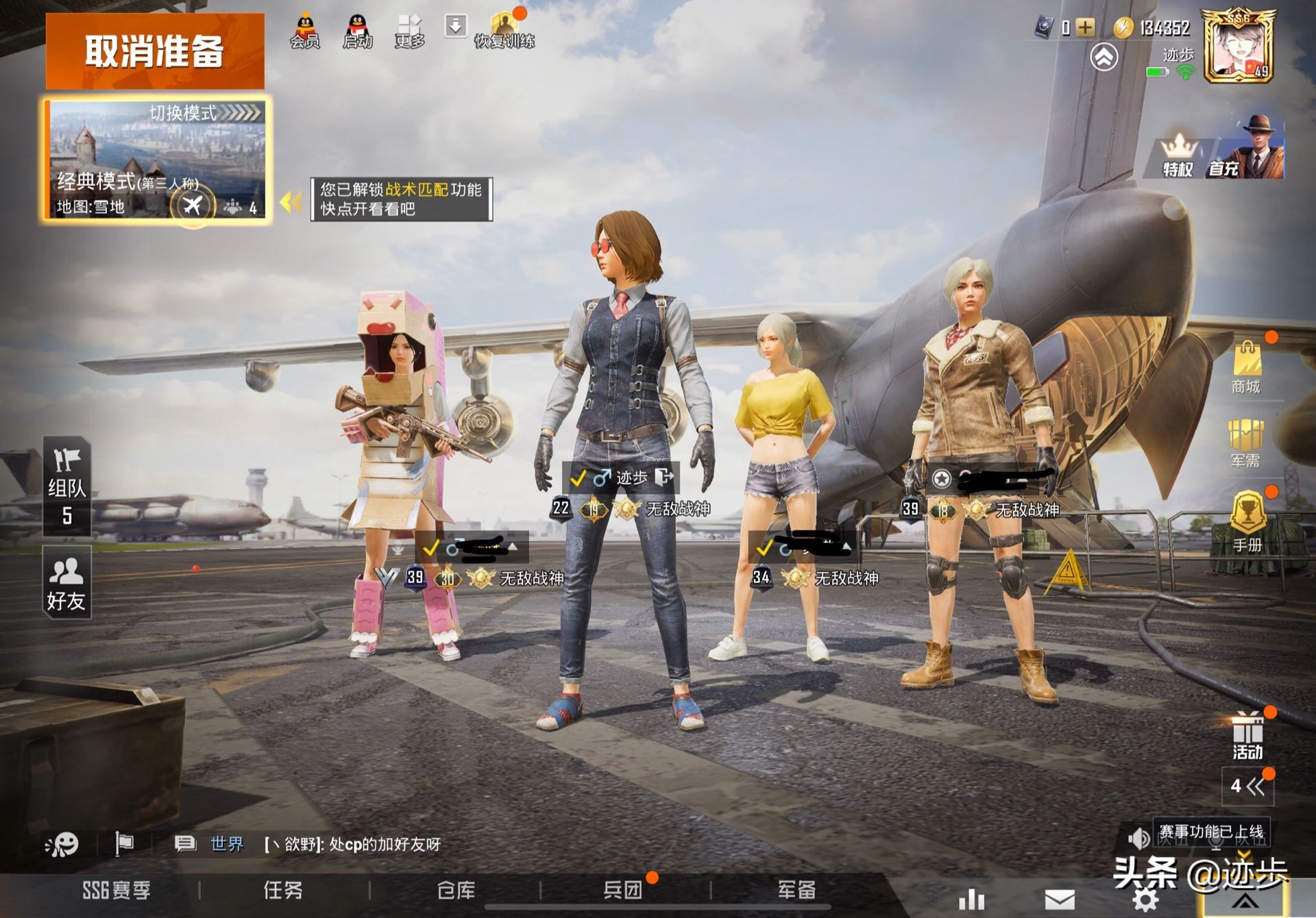Open the player avatar profile
Image resolution: width=1316 pixels, height=918 pixels.
click(x=1239, y=47)
